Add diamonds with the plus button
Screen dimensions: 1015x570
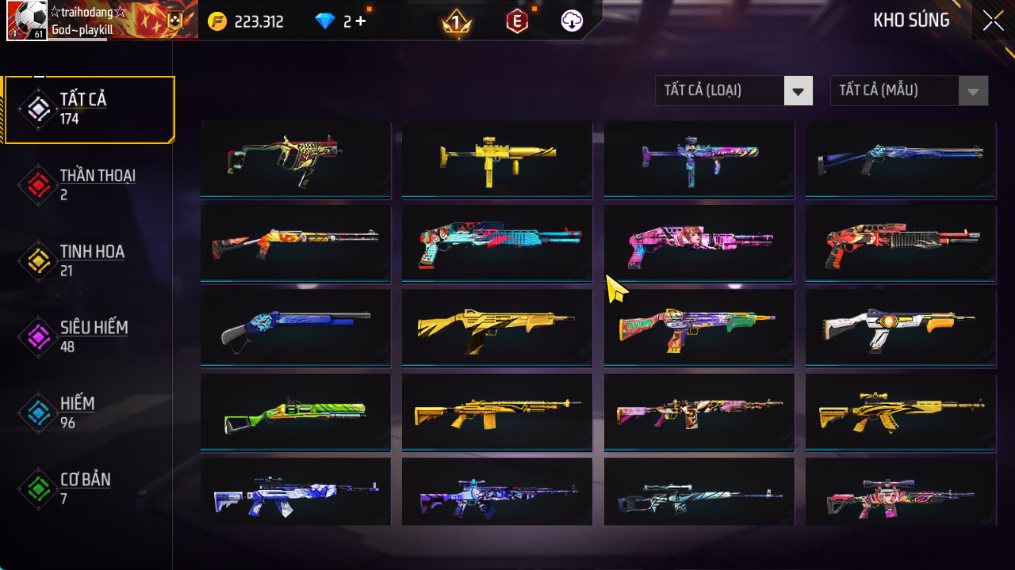click(x=361, y=21)
